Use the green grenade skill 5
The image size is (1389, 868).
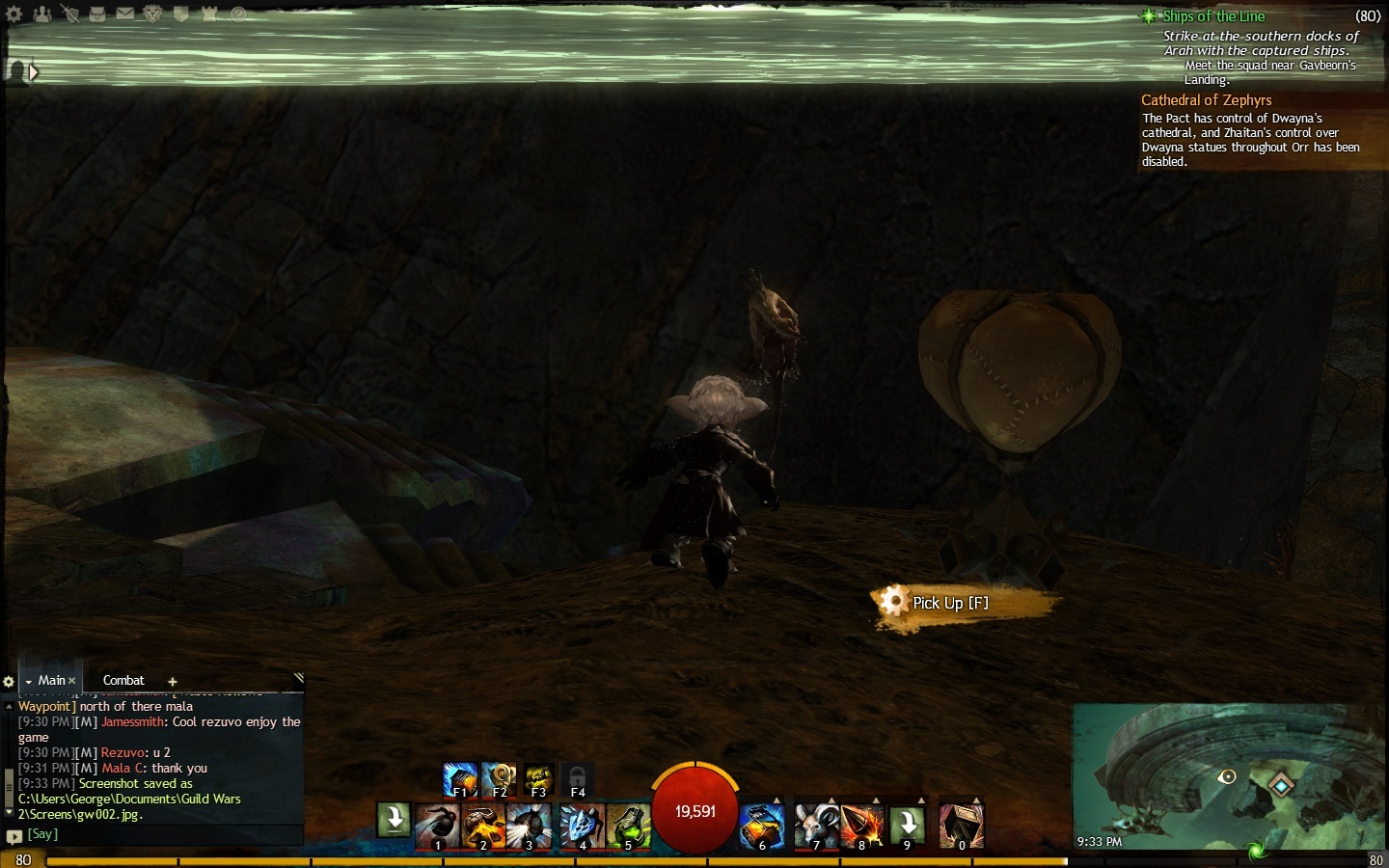[x=628, y=827]
